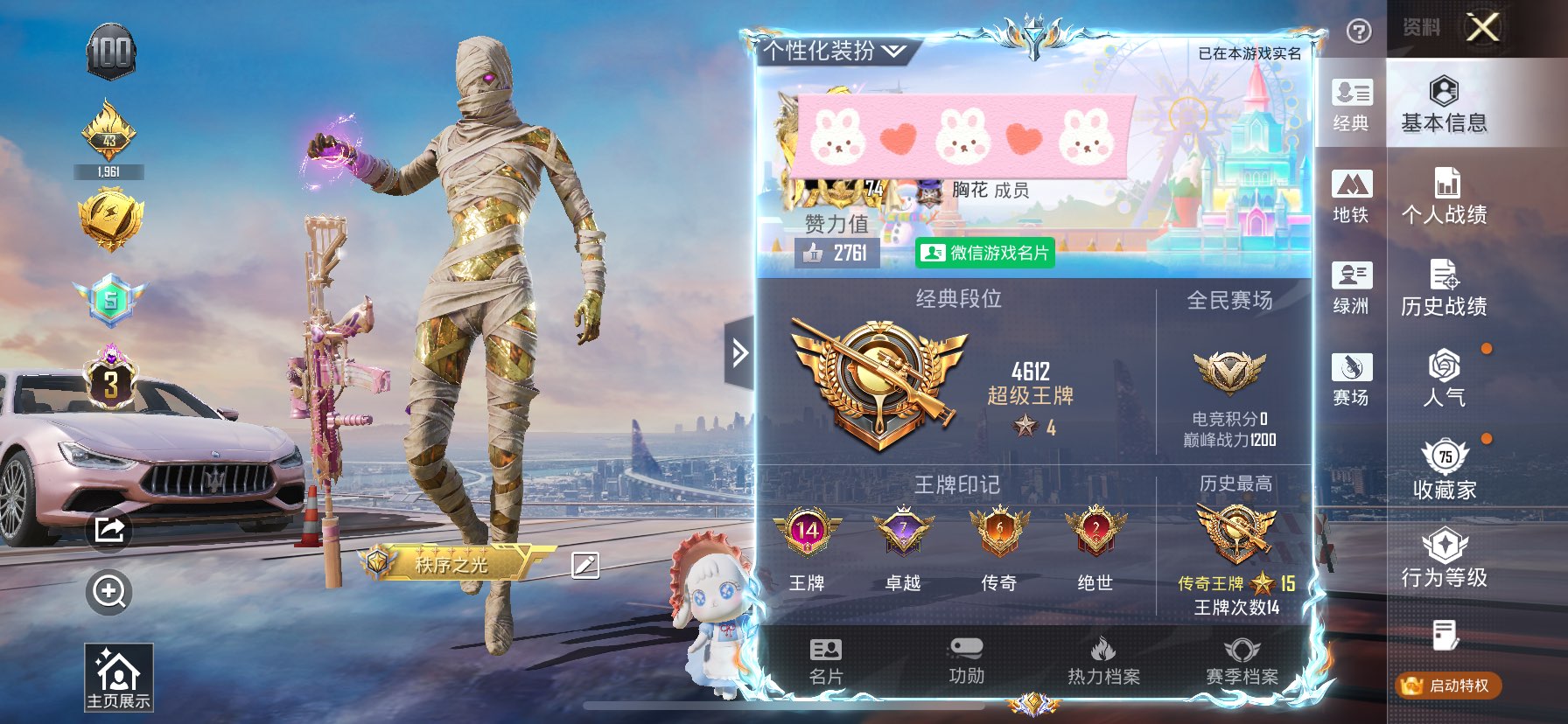
Task: Open the 历史战绩 match history menu
Action: 1444,288
